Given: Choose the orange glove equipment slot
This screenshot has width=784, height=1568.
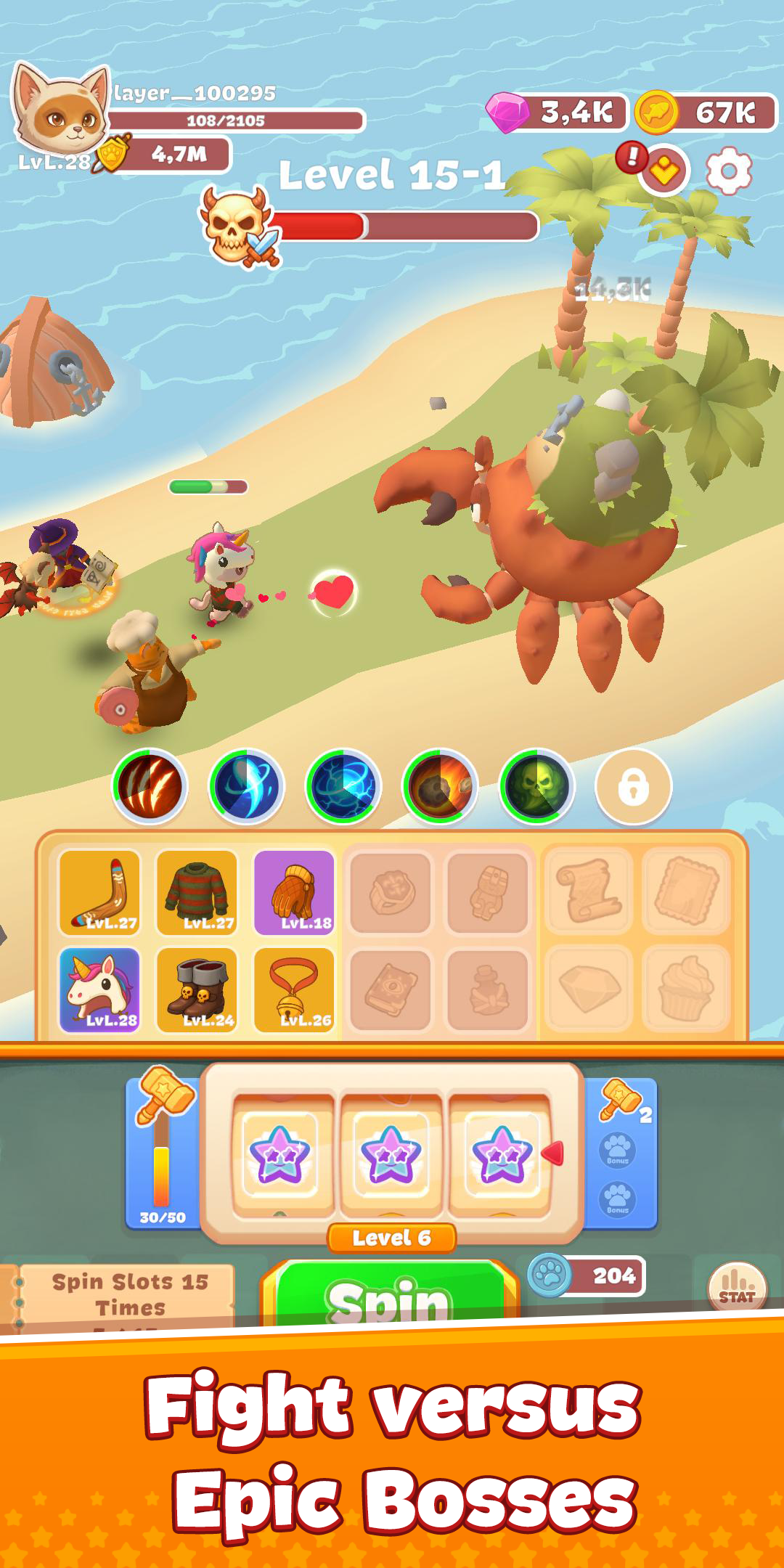Looking at the screenshot, I should pyautogui.click(x=294, y=892).
